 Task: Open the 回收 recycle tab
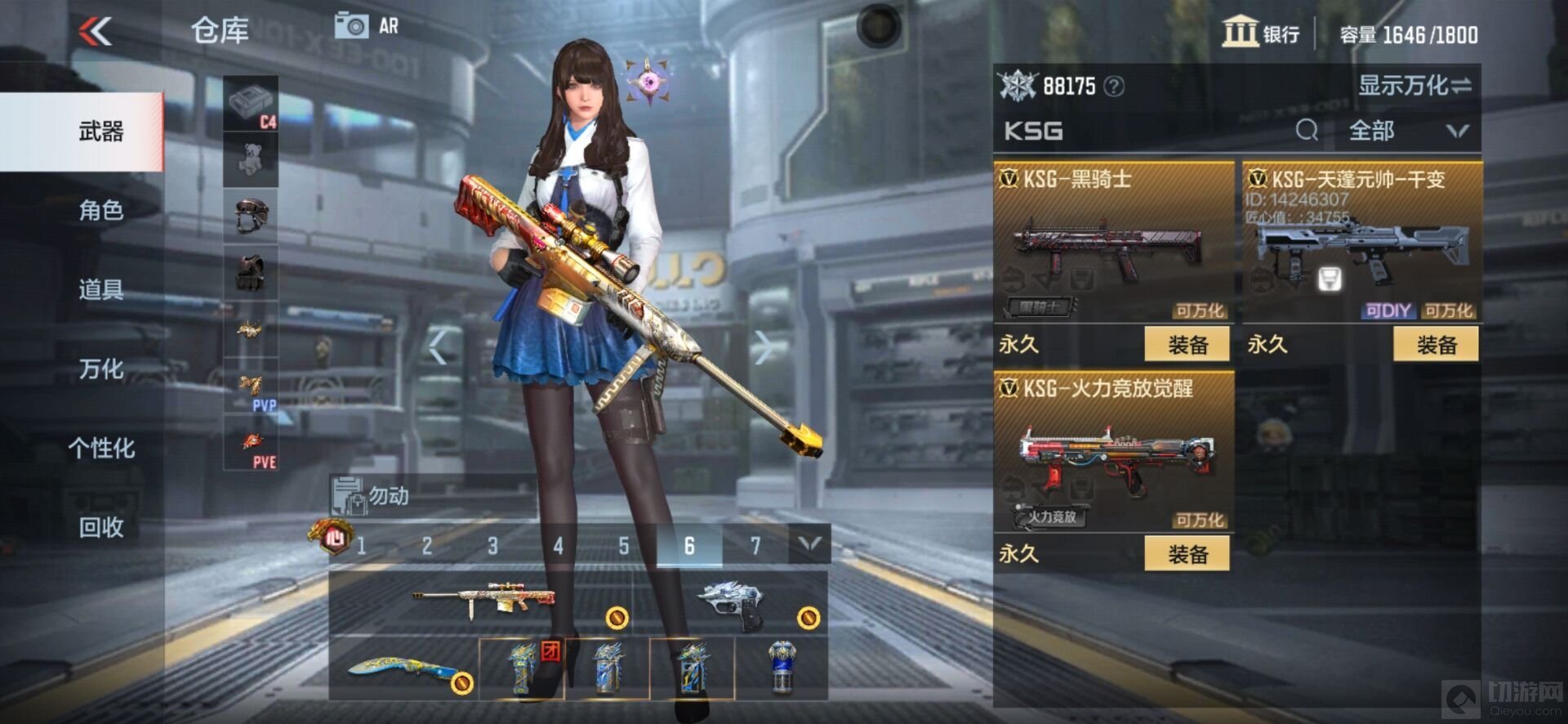coord(100,527)
